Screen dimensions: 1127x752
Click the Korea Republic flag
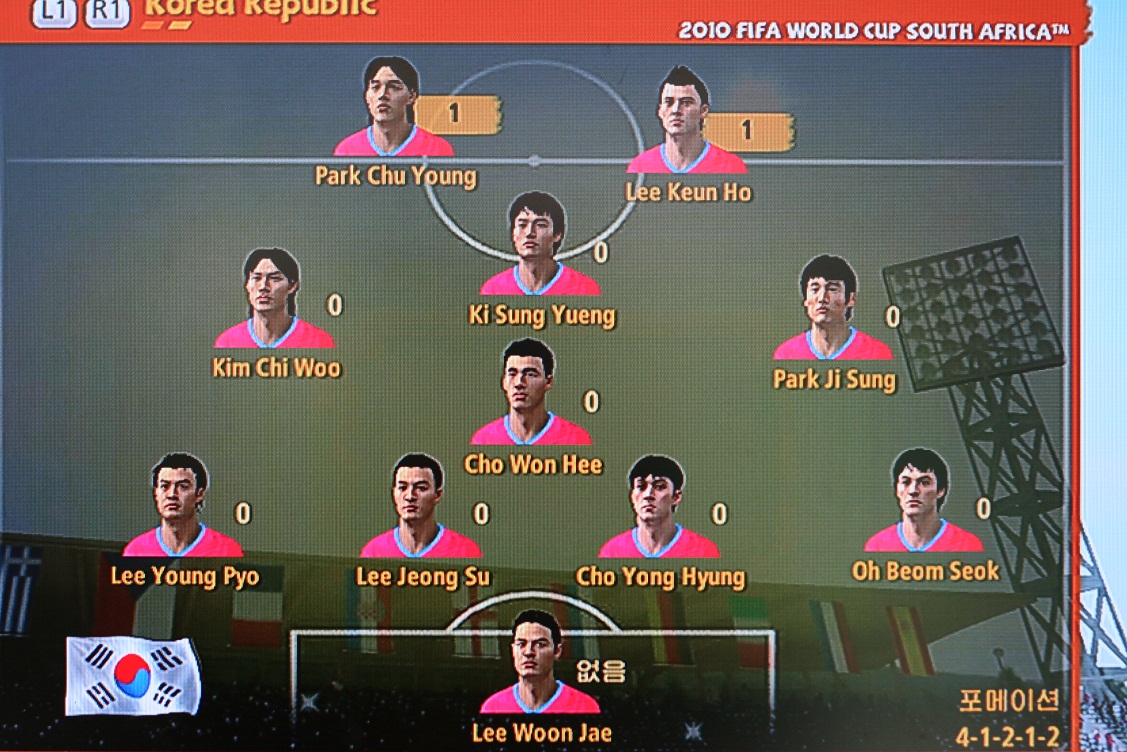click(133, 676)
